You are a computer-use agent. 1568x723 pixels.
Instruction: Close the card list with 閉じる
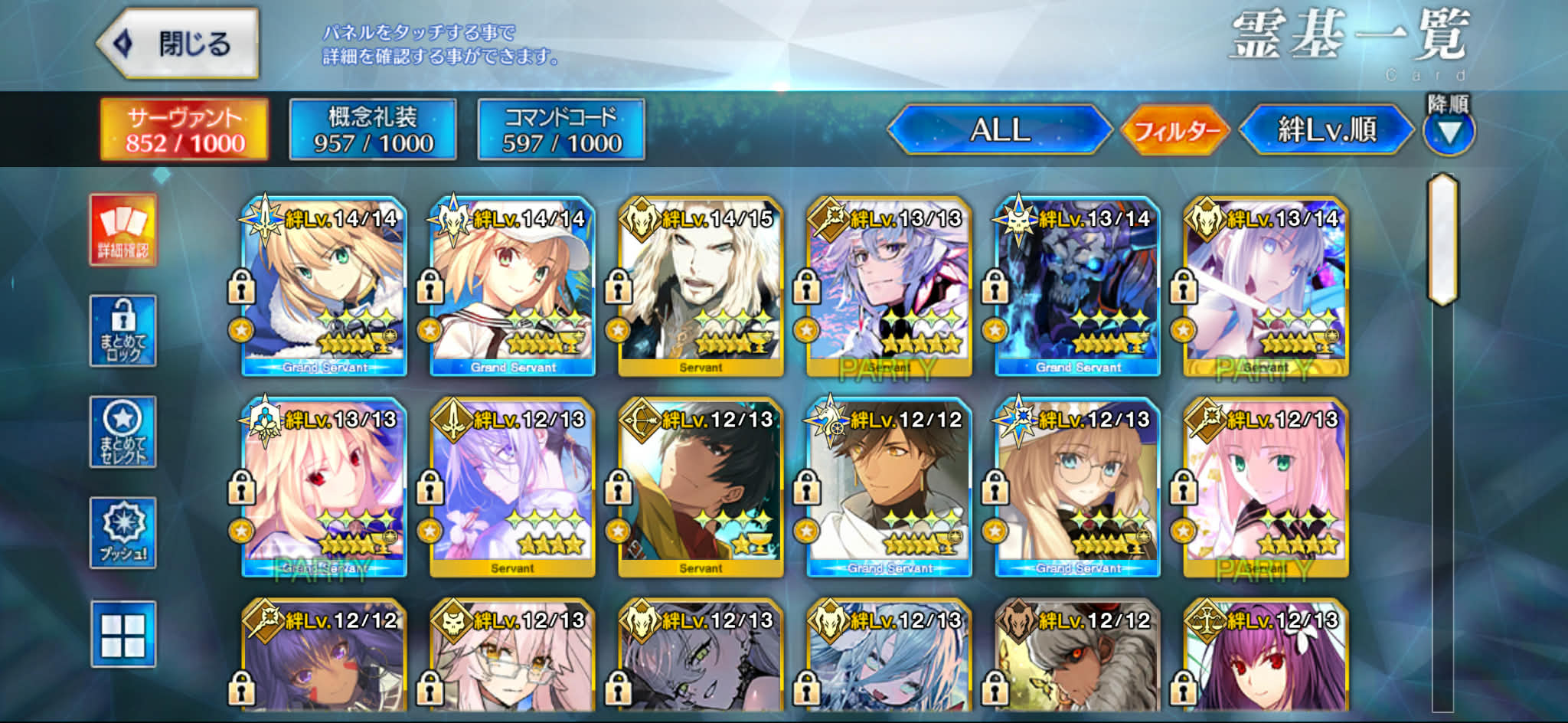[x=178, y=44]
